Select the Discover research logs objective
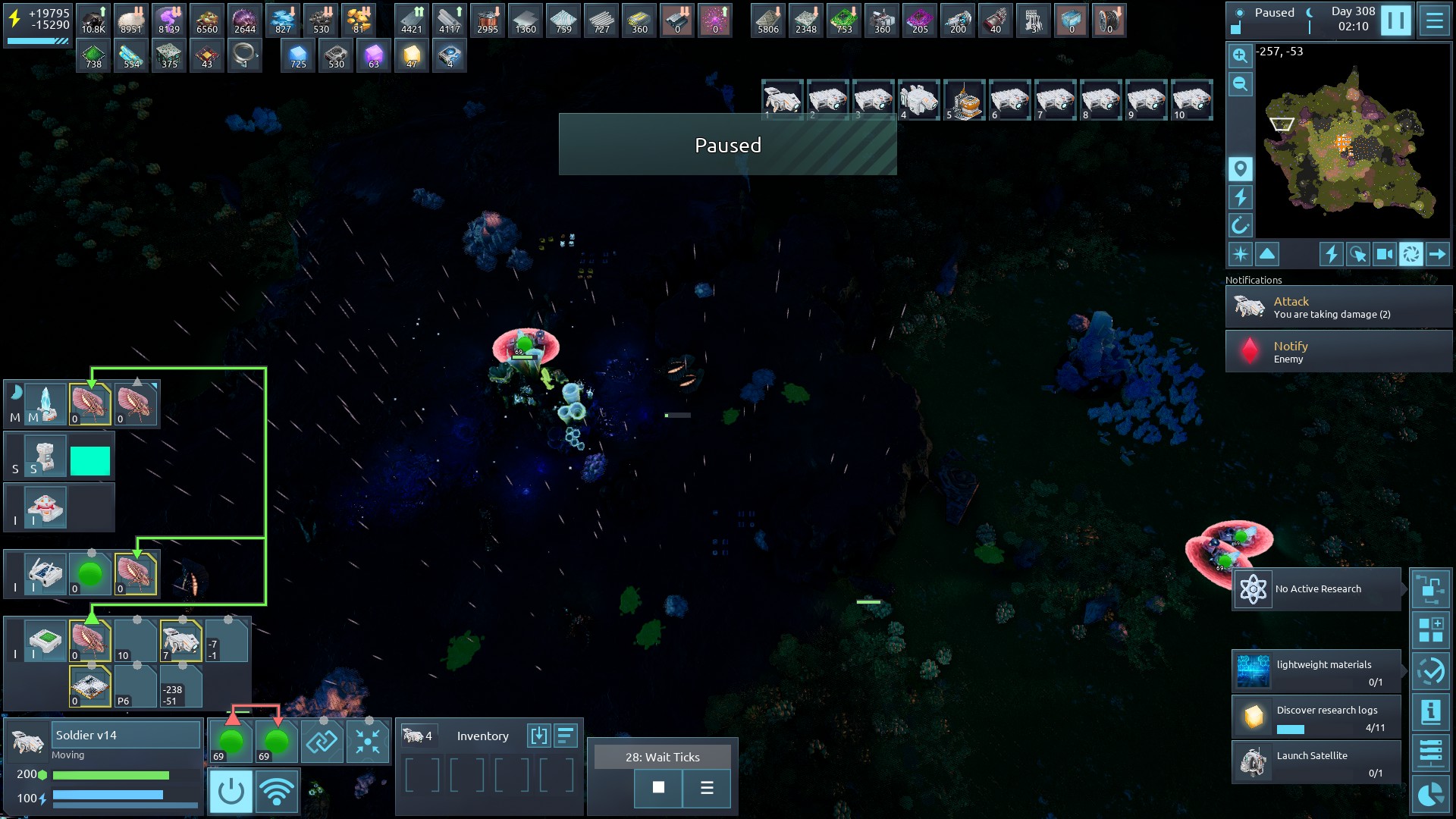 tap(1316, 717)
